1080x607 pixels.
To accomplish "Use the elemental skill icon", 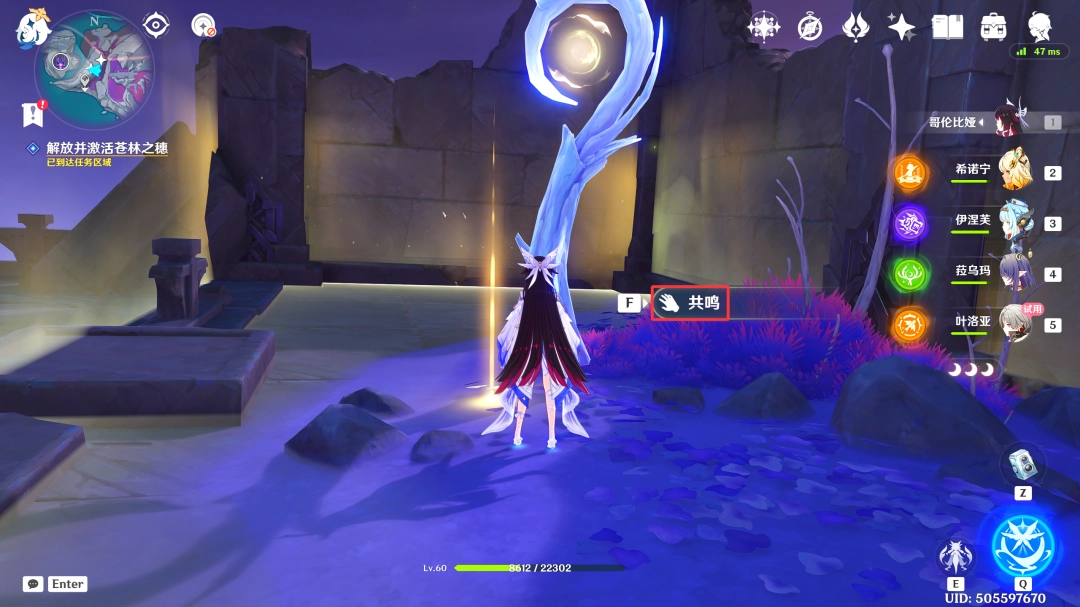I will pos(955,555).
